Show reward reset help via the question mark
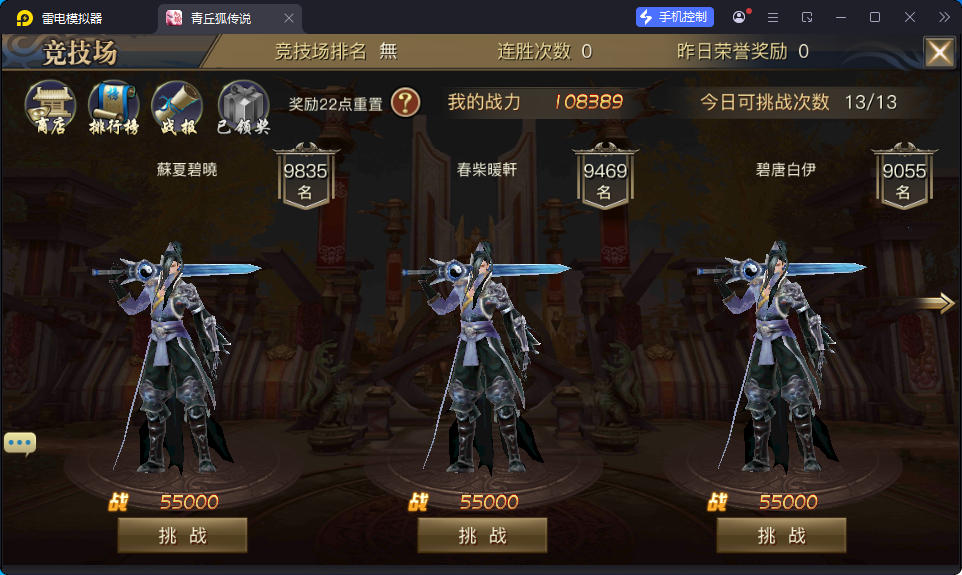 point(405,102)
